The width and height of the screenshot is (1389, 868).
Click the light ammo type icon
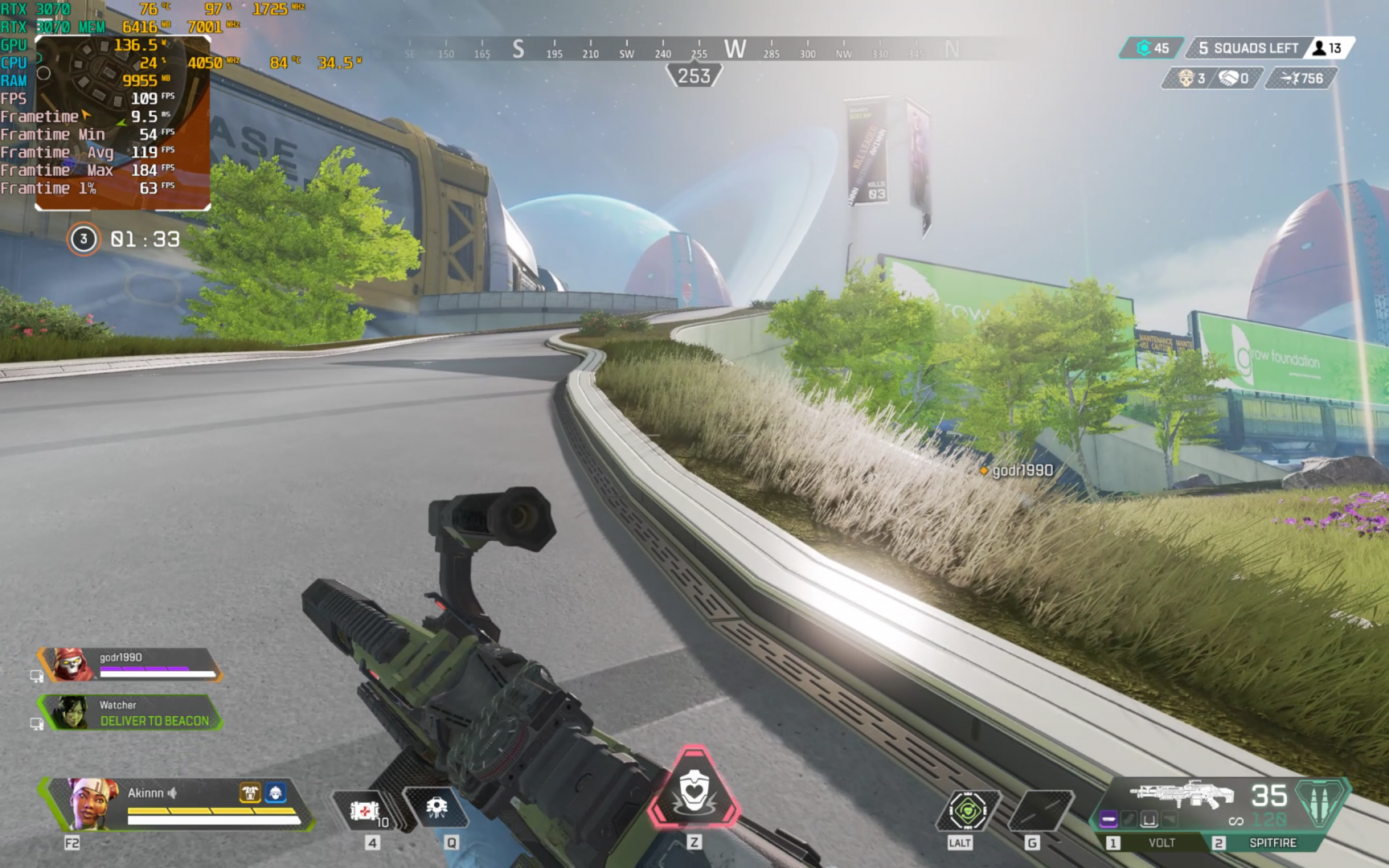pyautogui.click(x=1318, y=804)
